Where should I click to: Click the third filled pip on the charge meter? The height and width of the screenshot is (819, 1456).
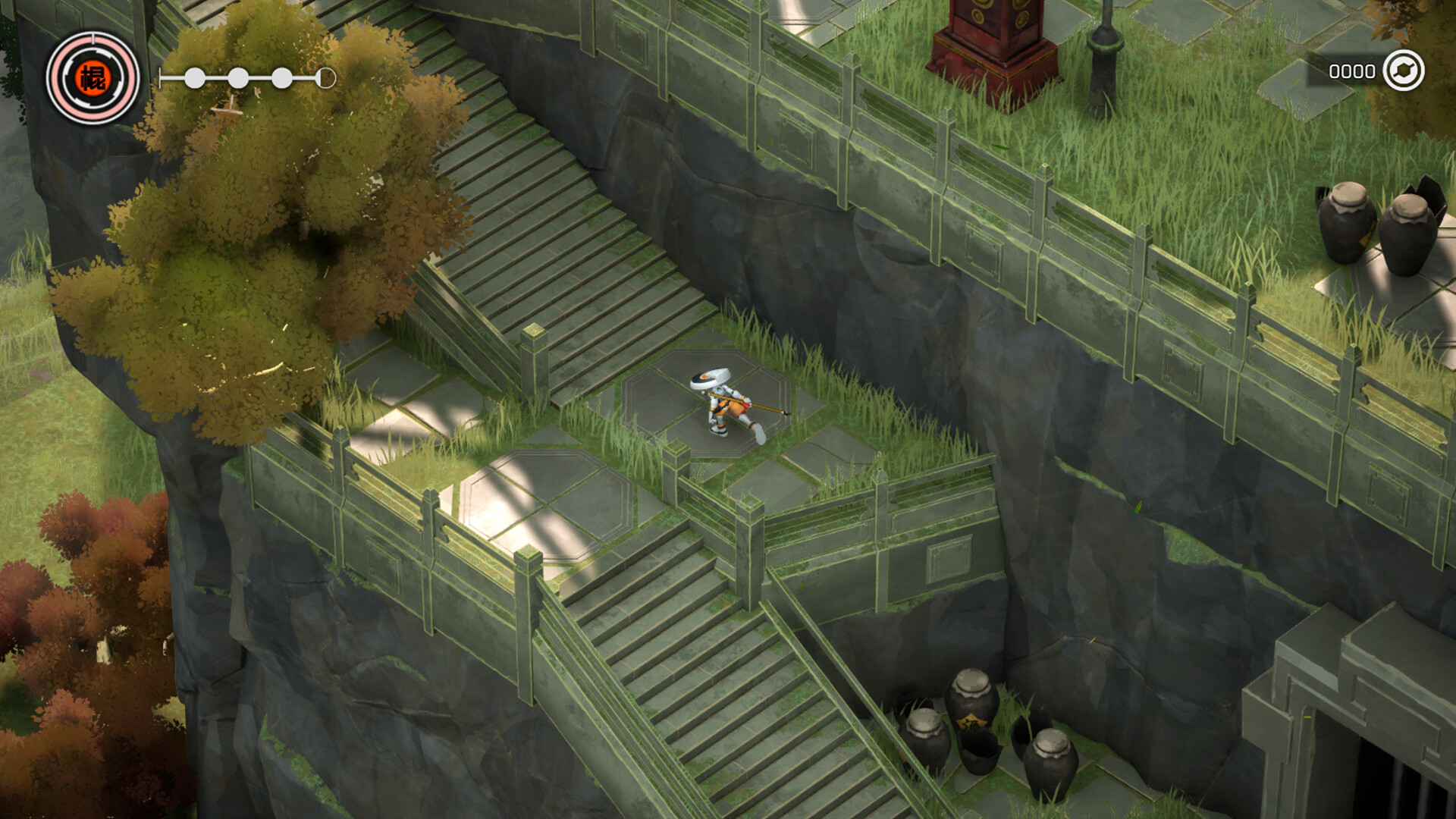pos(281,77)
